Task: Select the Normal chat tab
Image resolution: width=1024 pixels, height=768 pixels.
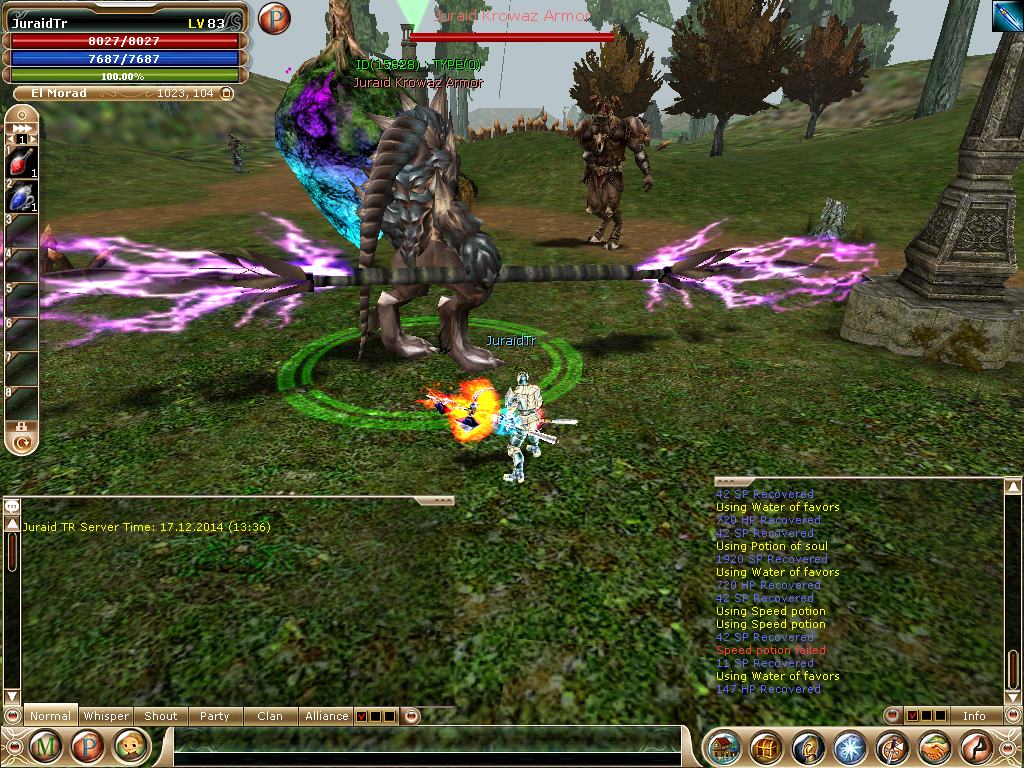Action: tap(50, 716)
